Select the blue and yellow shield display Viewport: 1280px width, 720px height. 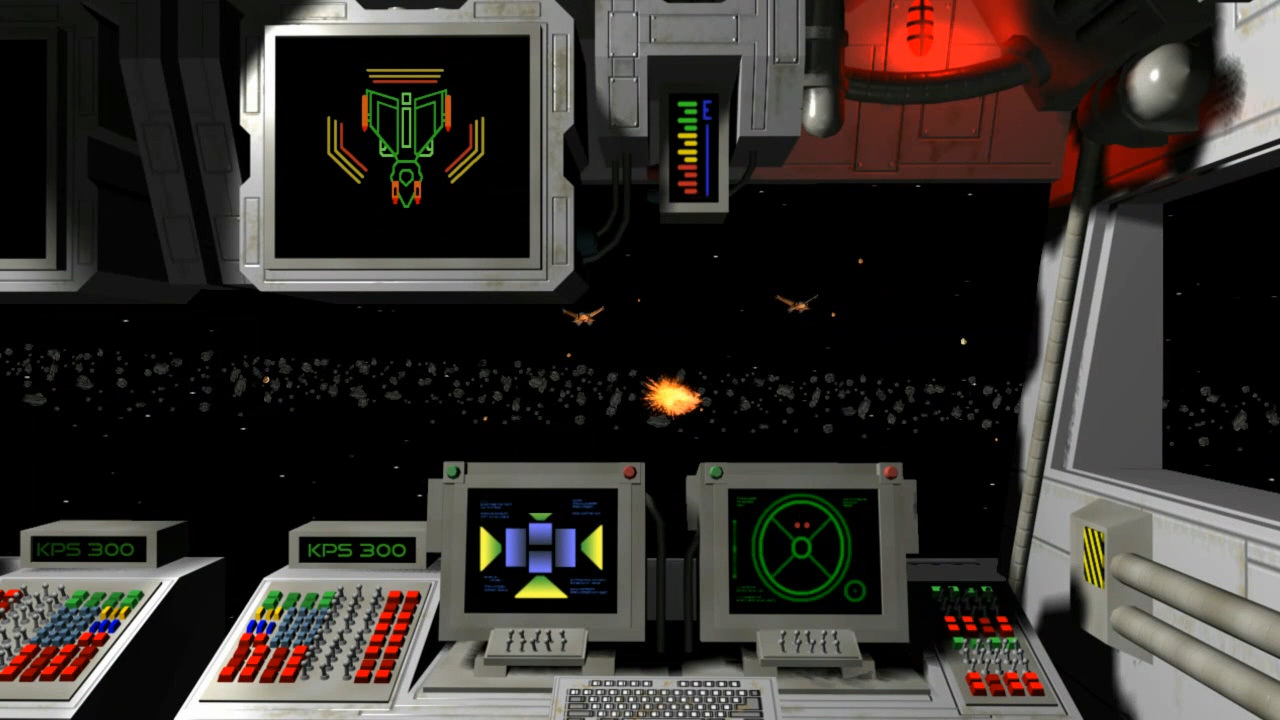(x=541, y=549)
